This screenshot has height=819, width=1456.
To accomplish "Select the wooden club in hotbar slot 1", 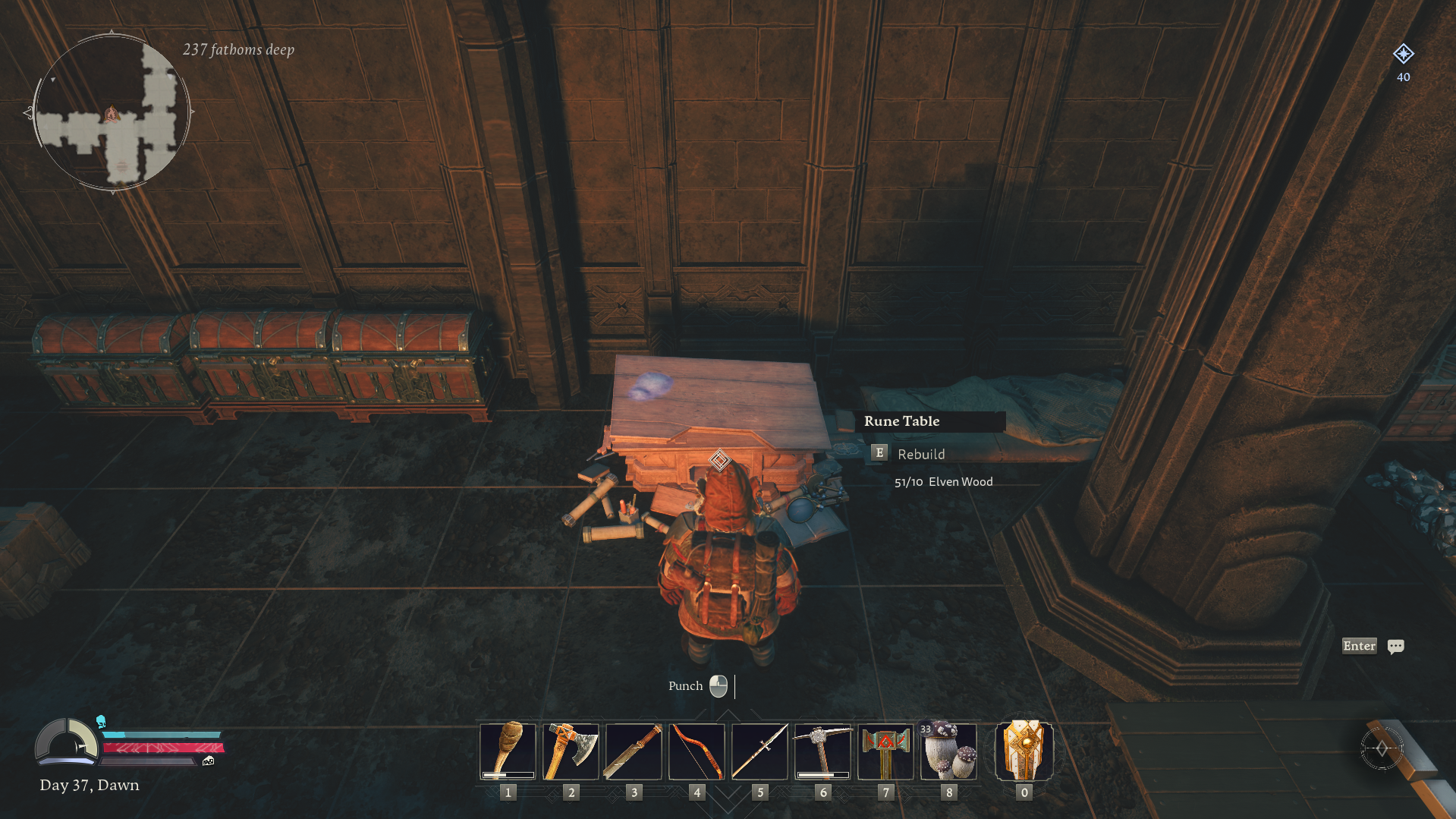I will pyautogui.click(x=508, y=750).
